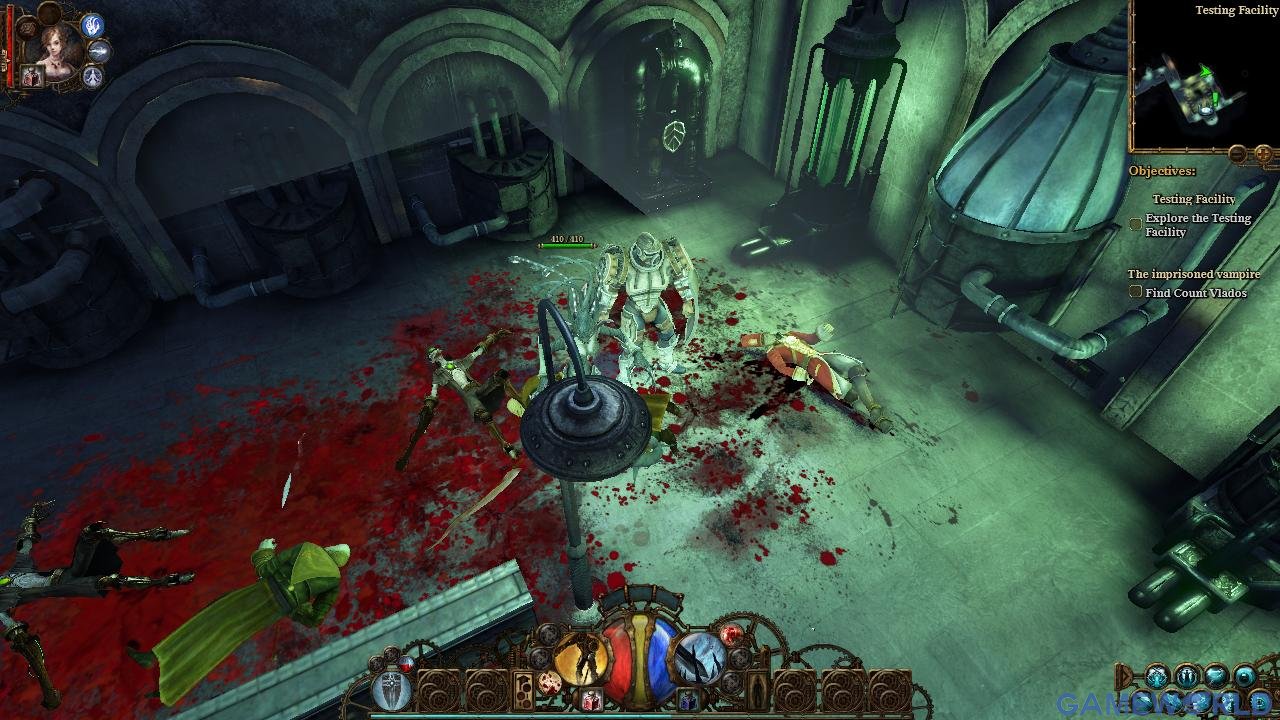This screenshot has height=720, width=1280.
Task: Click the companion's red potion slot
Action: coord(32,77)
